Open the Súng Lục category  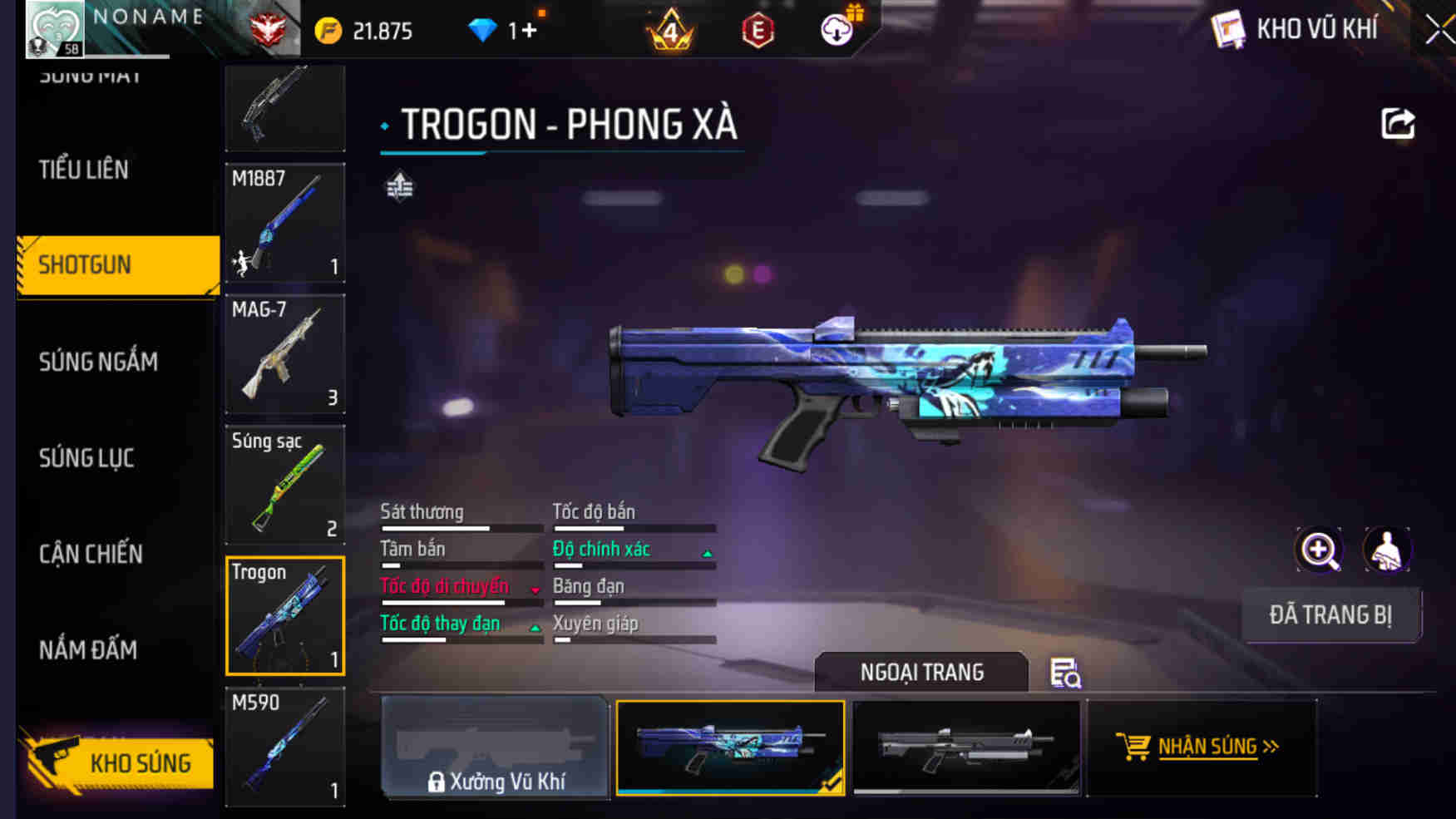coord(86,458)
